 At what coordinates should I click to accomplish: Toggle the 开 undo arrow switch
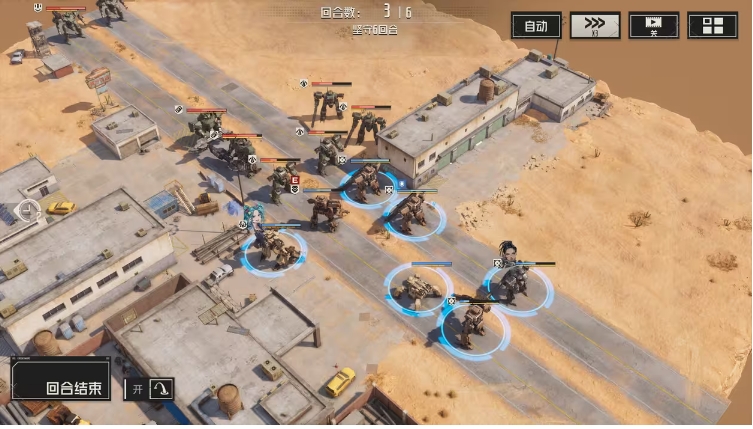[150, 388]
